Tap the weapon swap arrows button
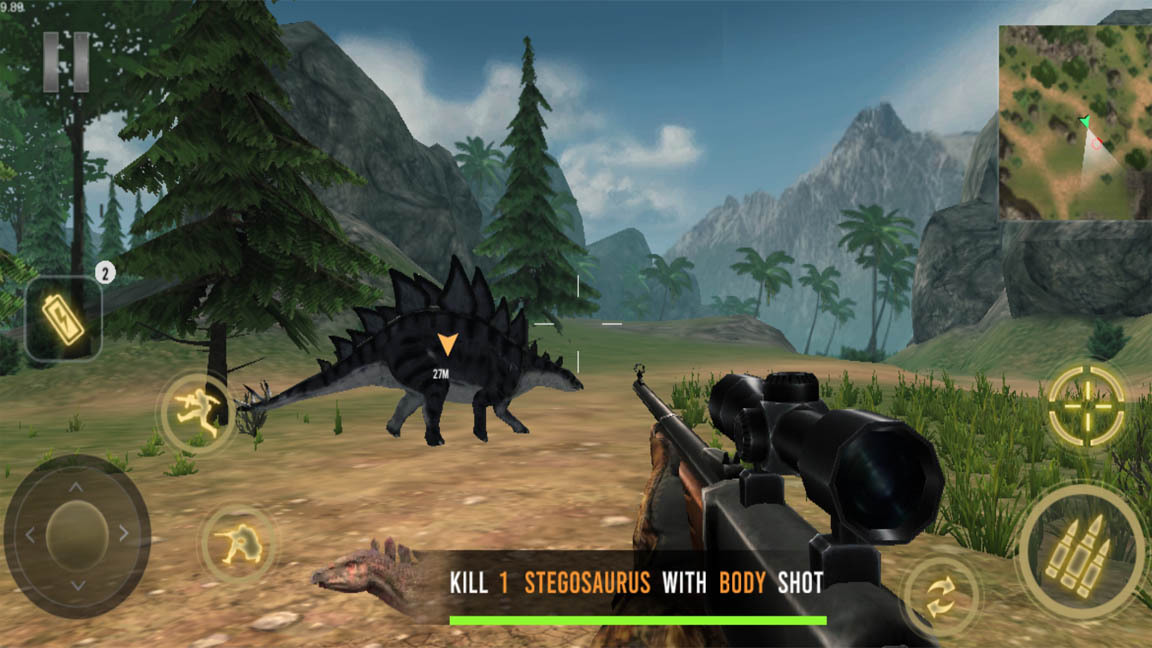The image size is (1152, 648). coord(941,597)
